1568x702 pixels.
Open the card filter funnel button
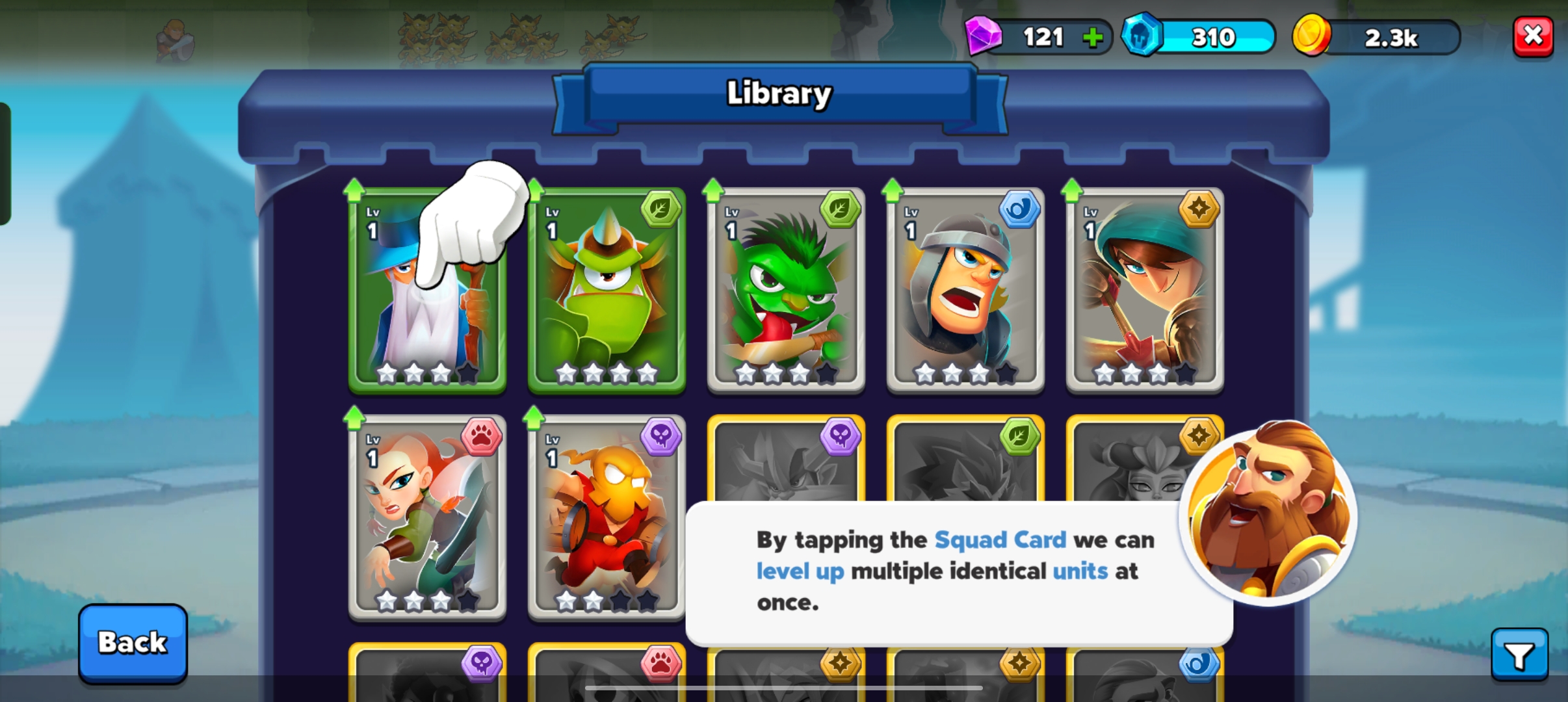point(1519,655)
